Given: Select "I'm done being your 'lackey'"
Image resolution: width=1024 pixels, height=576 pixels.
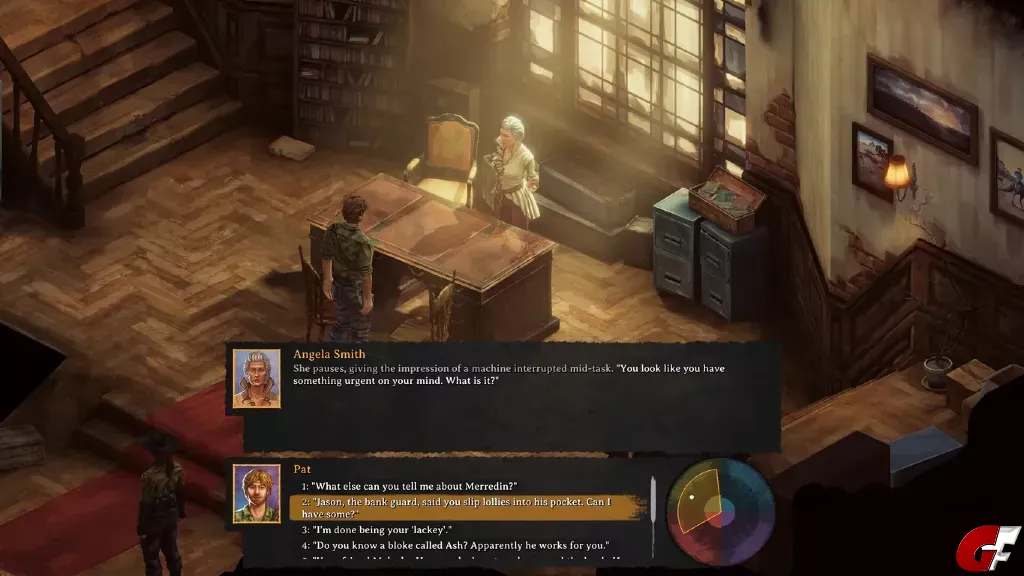Looking at the screenshot, I should (x=382, y=529).
